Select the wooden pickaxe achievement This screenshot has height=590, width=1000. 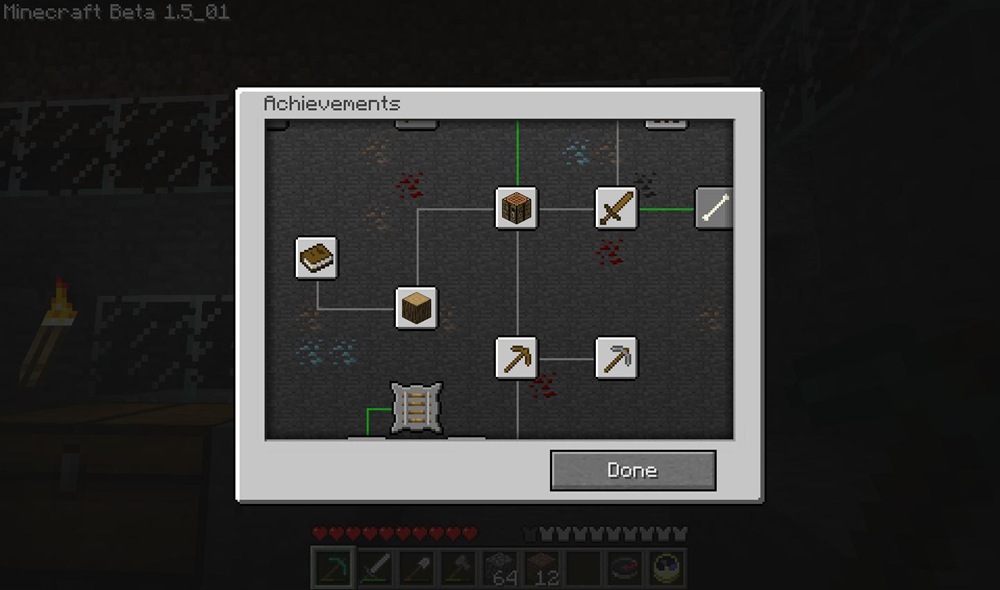click(x=516, y=357)
